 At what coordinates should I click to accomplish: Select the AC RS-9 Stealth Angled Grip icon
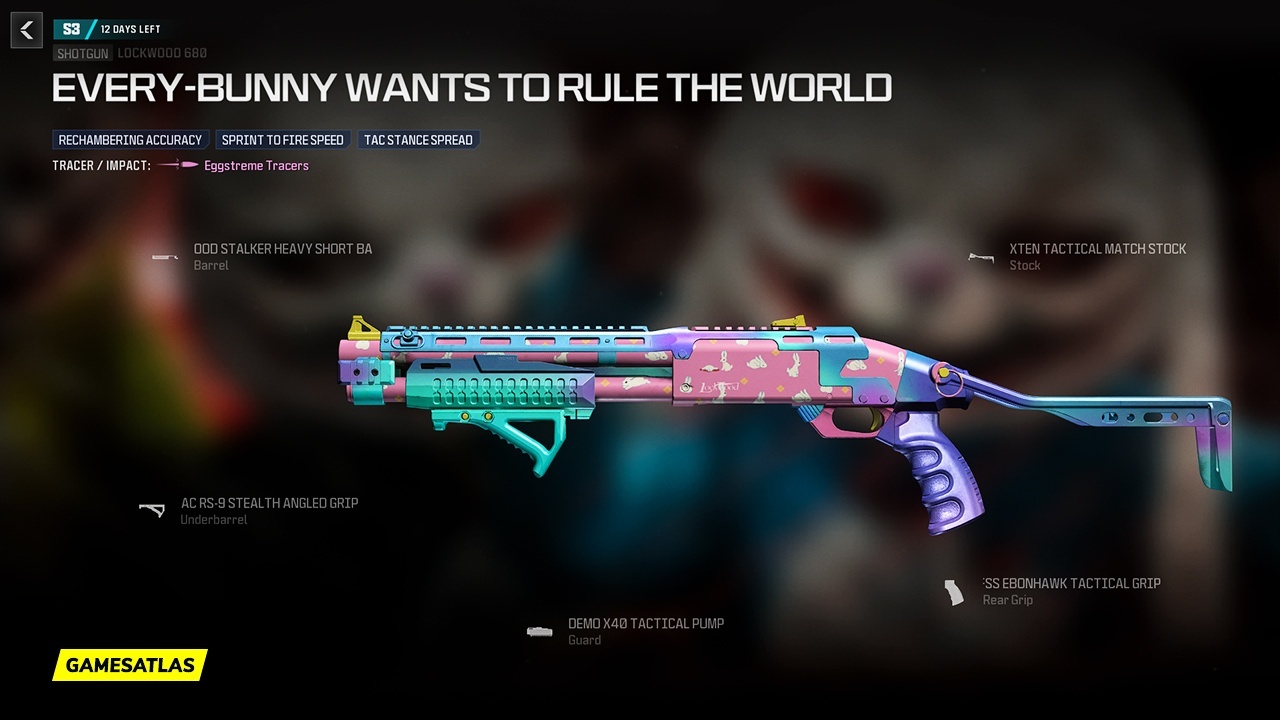tap(152, 511)
